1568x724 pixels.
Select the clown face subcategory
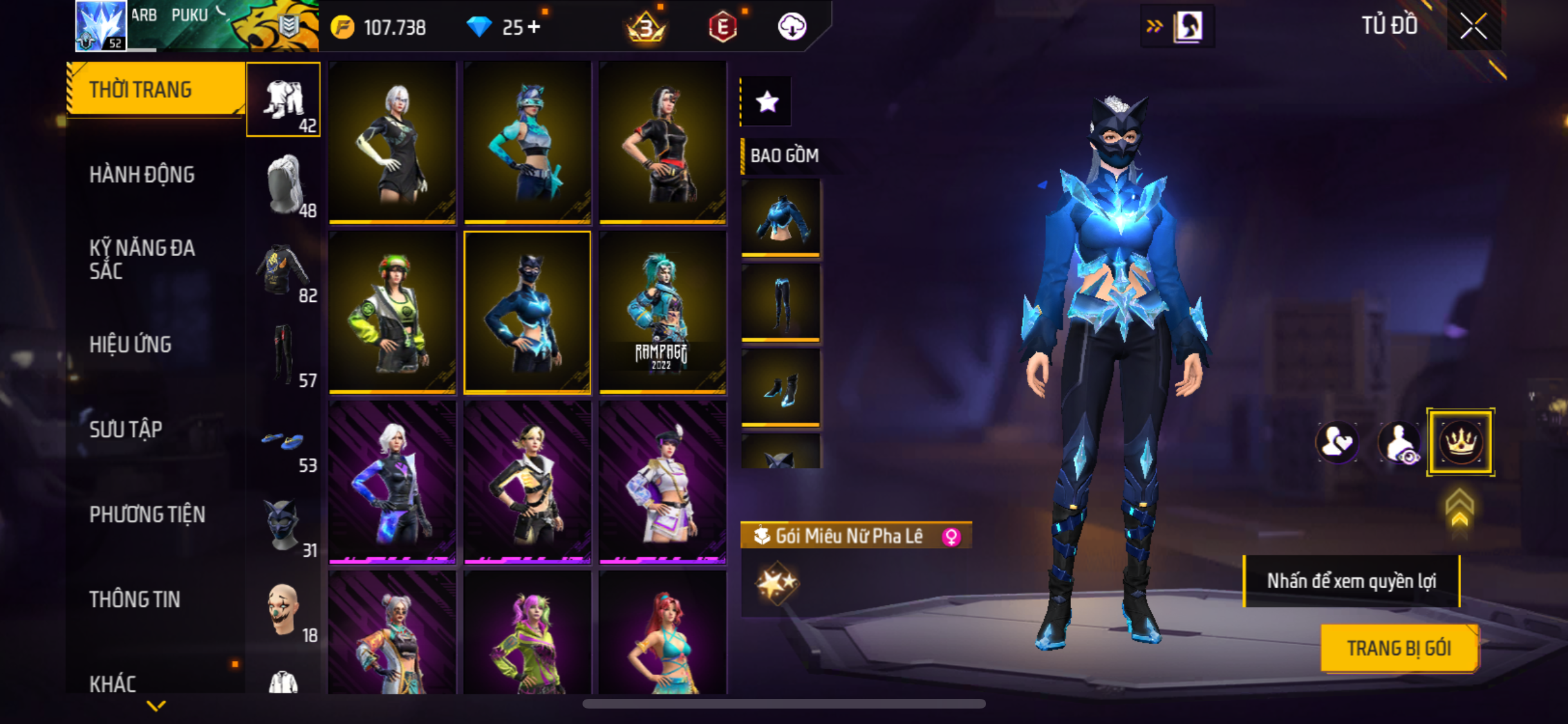click(283, 609)
